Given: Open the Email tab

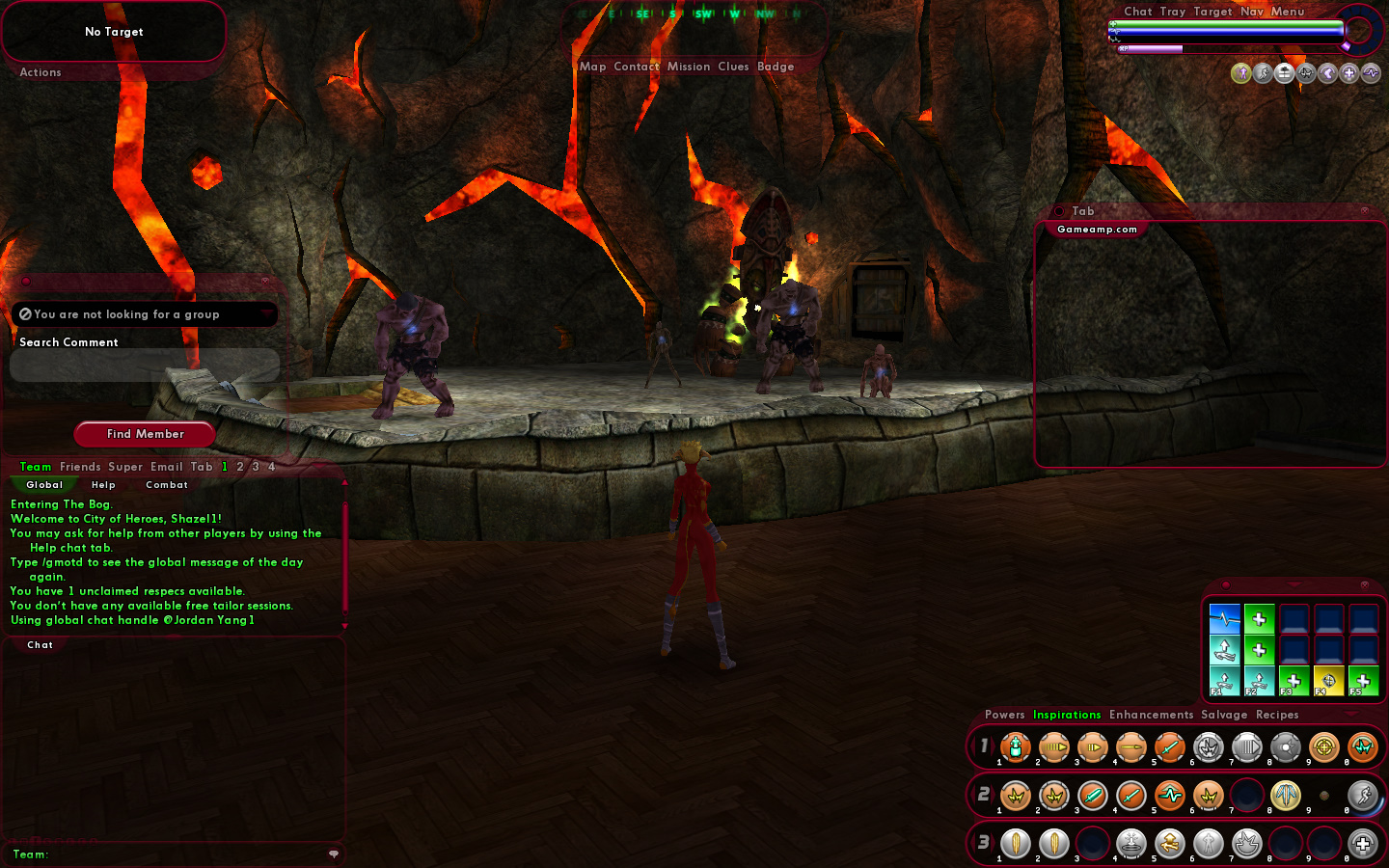Looking at the screenshot, I should (x=167, y=467).
